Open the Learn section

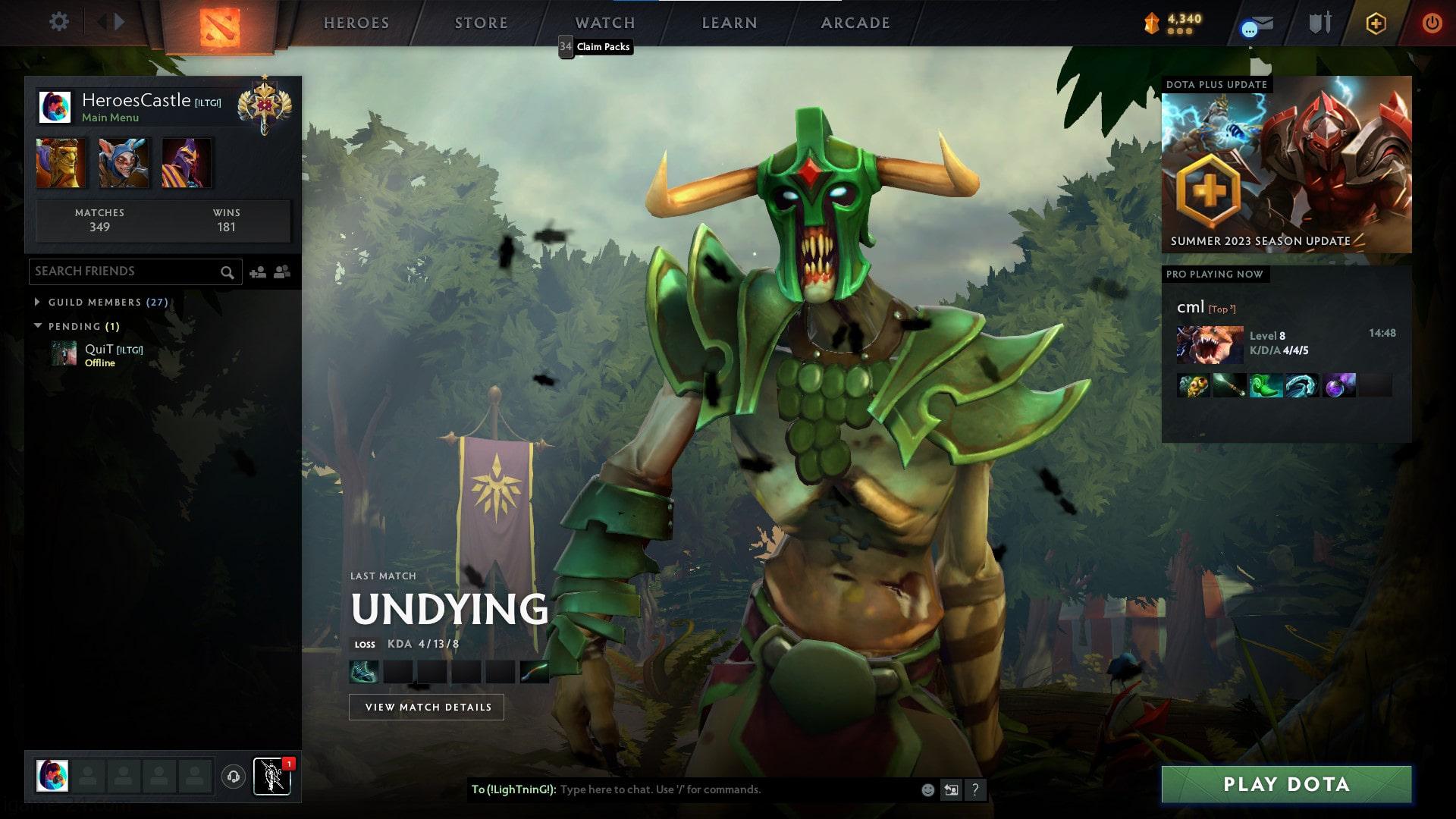pyautogui.click(x=730, y=23)
